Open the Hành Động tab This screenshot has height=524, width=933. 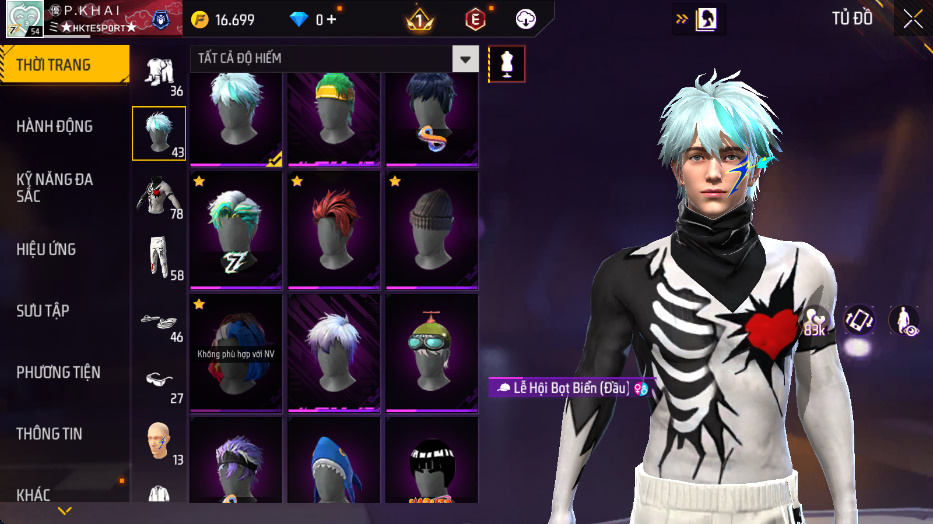(x=55, y=126)
